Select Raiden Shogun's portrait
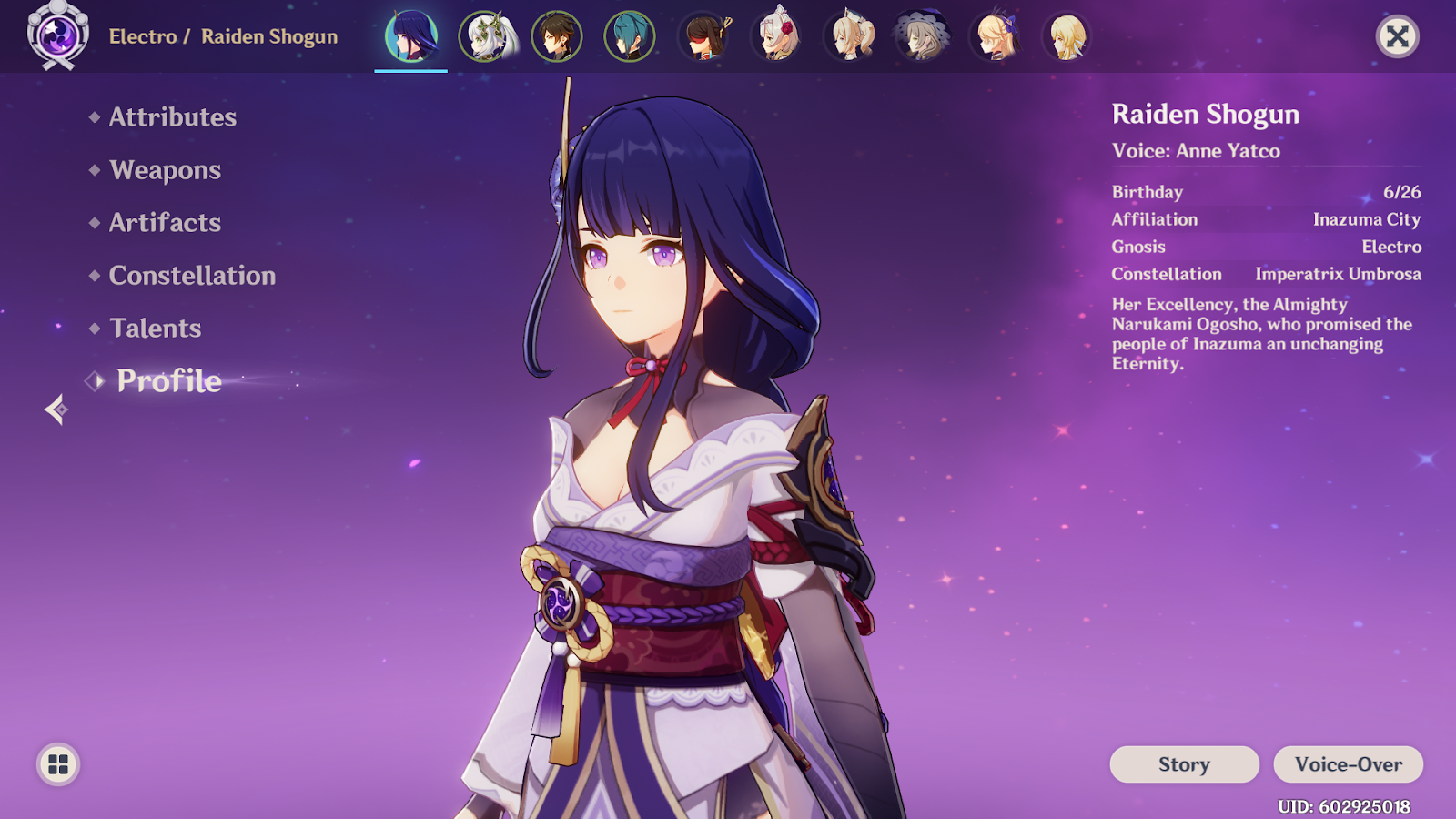This screenshot has height=819, width=1456. (x=411, y=36)
